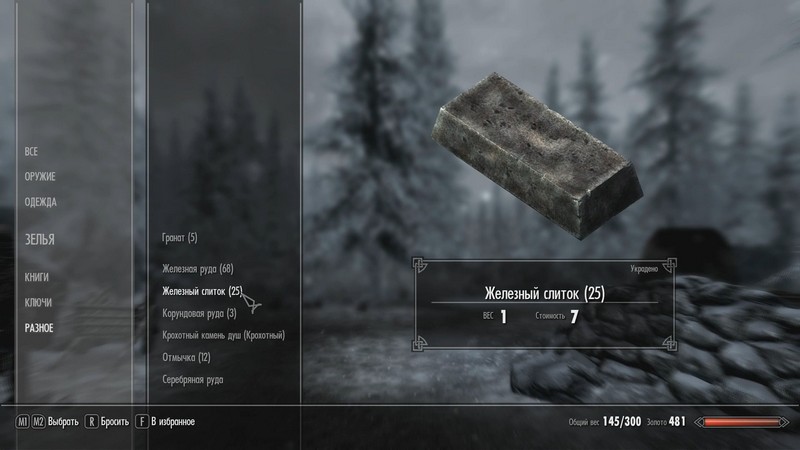800x450 pixels.
Task: Switch to the РАЗНОЕ category
Action: (40, 328)
